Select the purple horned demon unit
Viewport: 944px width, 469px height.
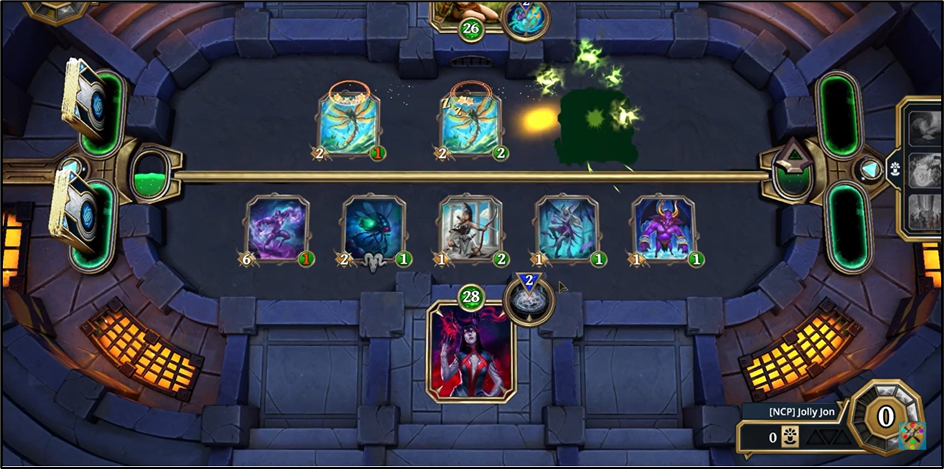point(663,229)
